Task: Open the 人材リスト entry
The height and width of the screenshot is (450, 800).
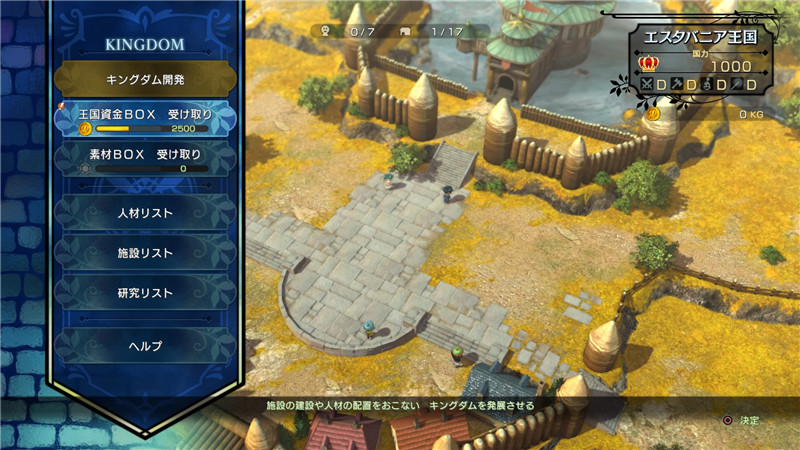Action: [x=145, y=213]
